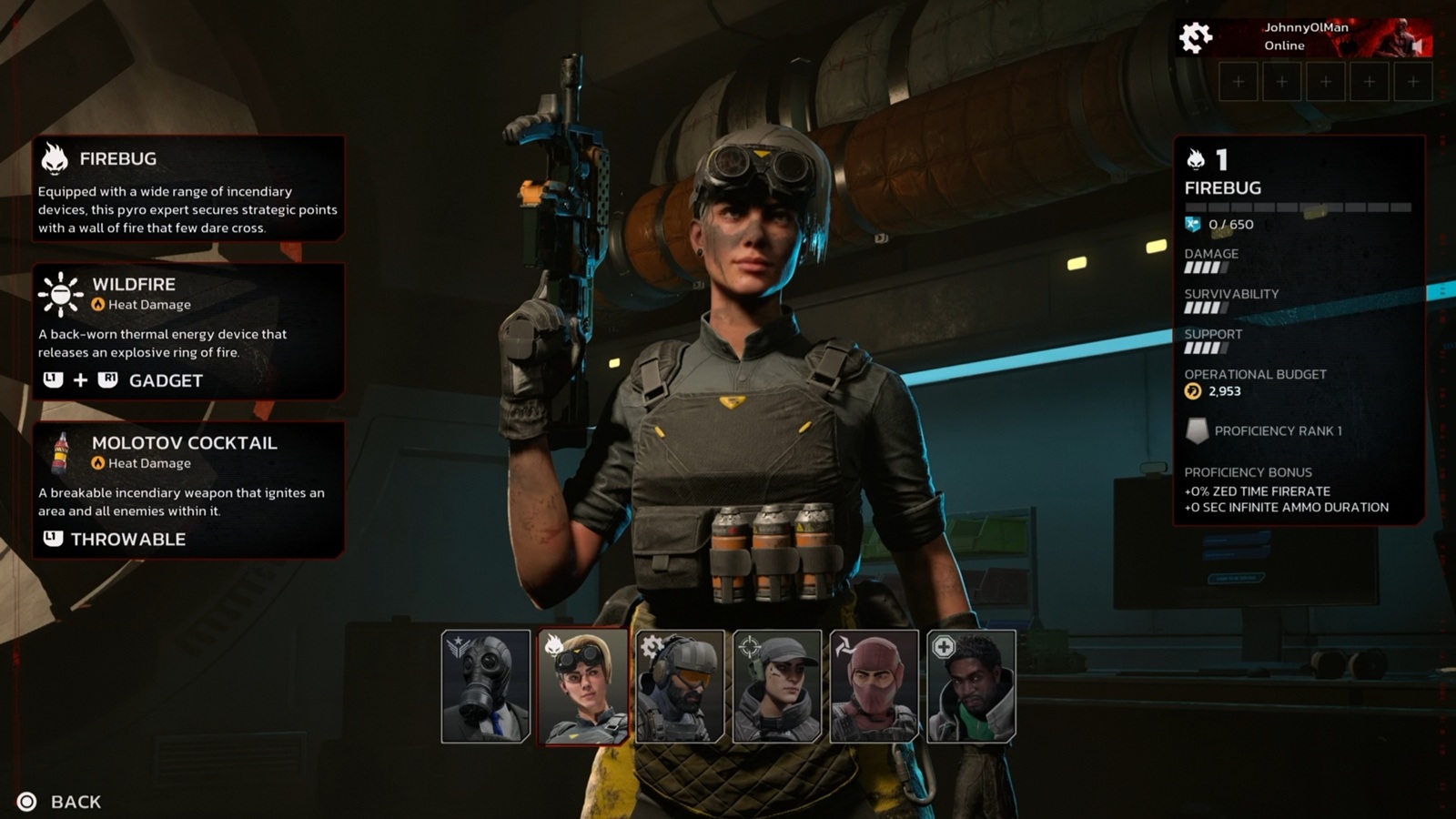View the Molotov Cocktail throwable panel
Image resolution: width=1456 pixels, height=819 pixels.
pyautogui.click(x=188, y=490)
